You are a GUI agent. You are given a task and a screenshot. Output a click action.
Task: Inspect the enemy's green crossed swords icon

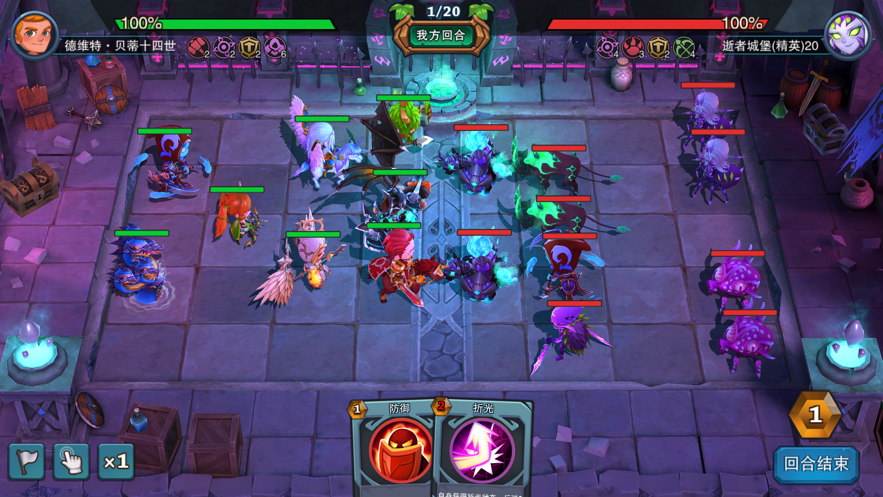tap(684, 46)
